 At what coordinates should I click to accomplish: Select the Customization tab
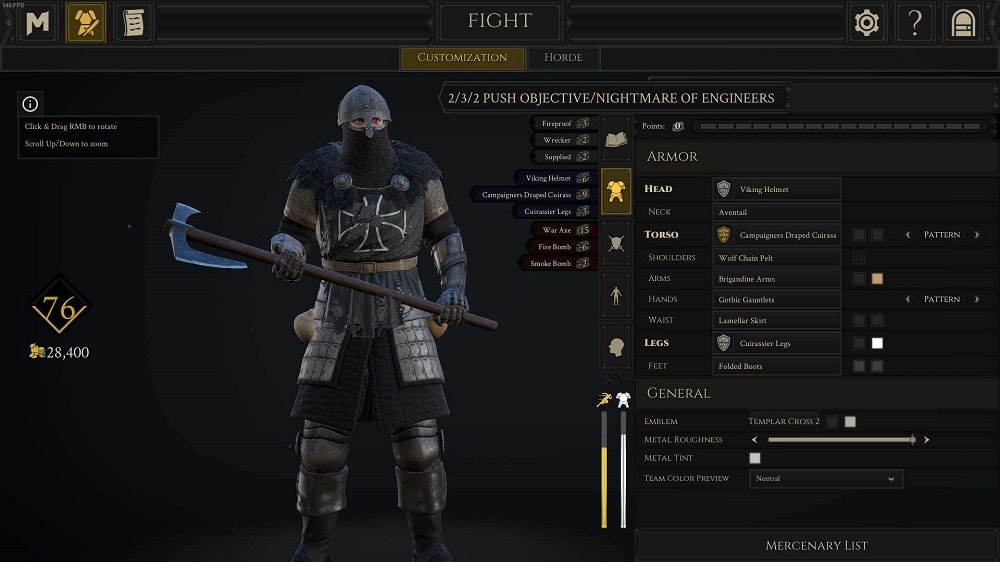462,57
